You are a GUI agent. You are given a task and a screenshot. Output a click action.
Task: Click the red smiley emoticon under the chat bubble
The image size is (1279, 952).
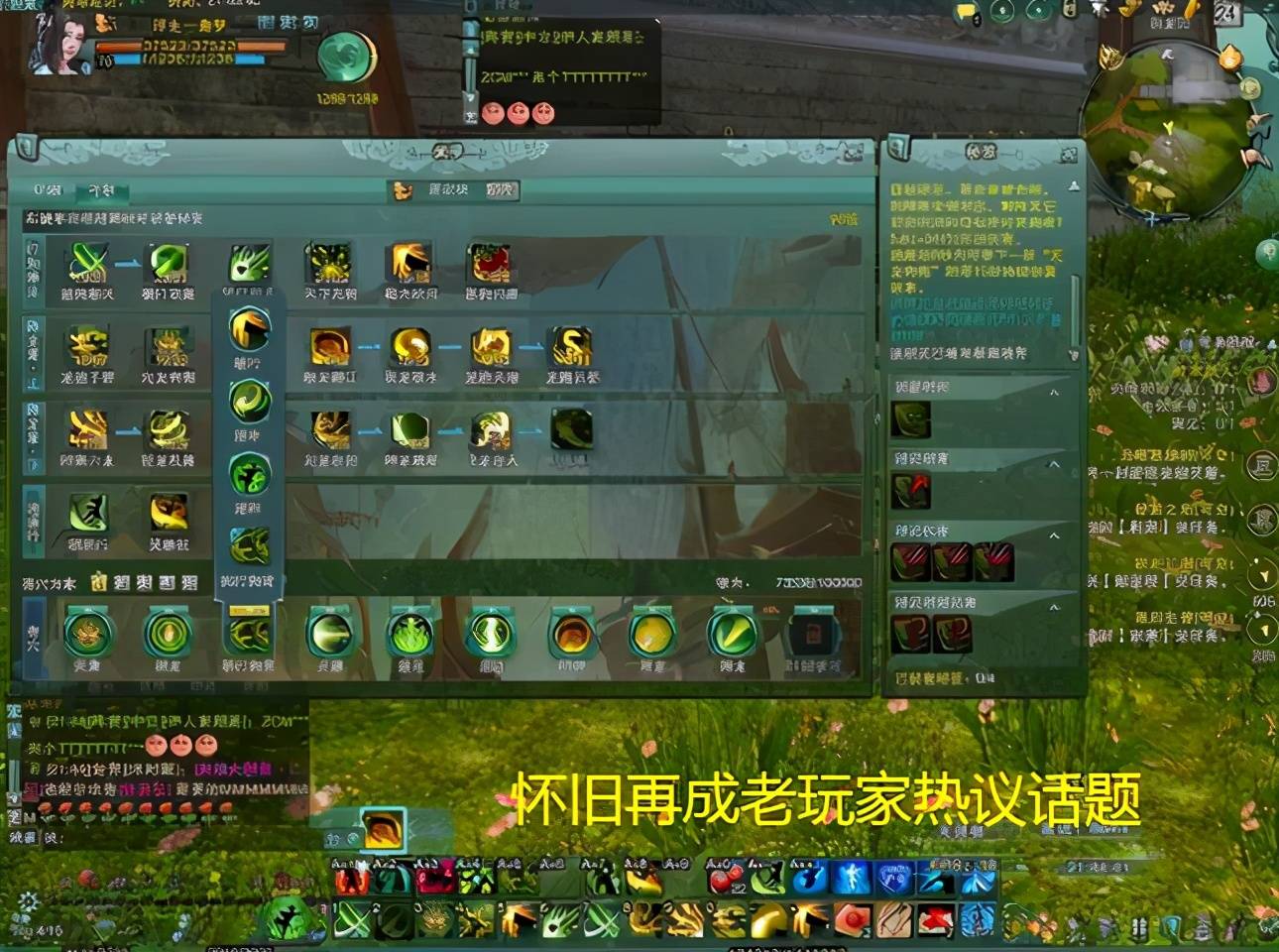491,112
